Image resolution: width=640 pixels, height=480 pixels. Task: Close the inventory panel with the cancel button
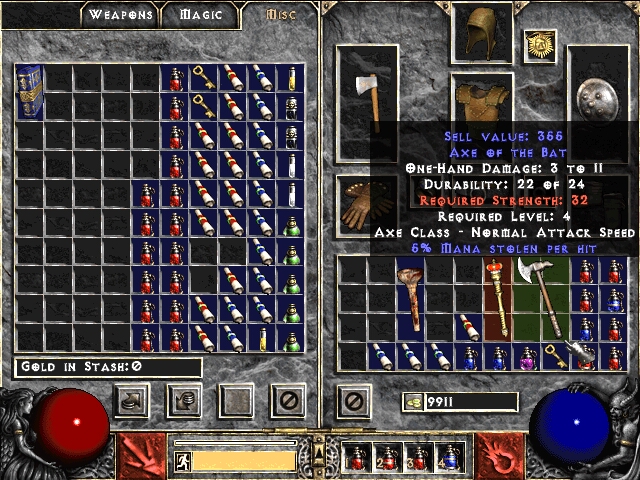[x=351, y=401]
